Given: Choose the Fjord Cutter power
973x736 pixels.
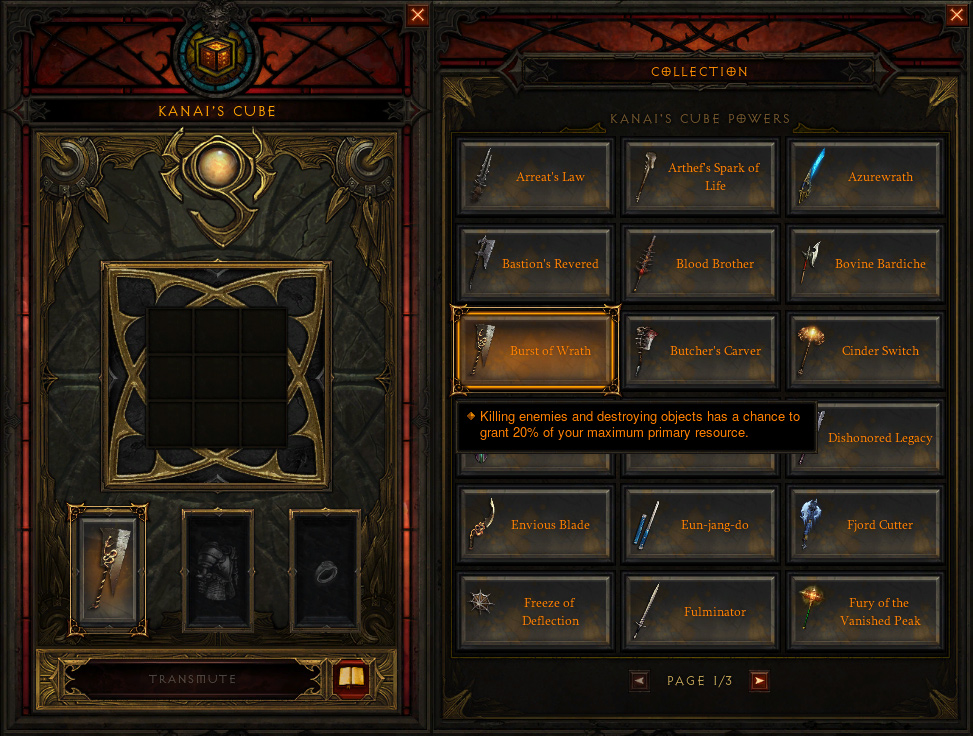Looking at the screenshot, I should 865,525.
